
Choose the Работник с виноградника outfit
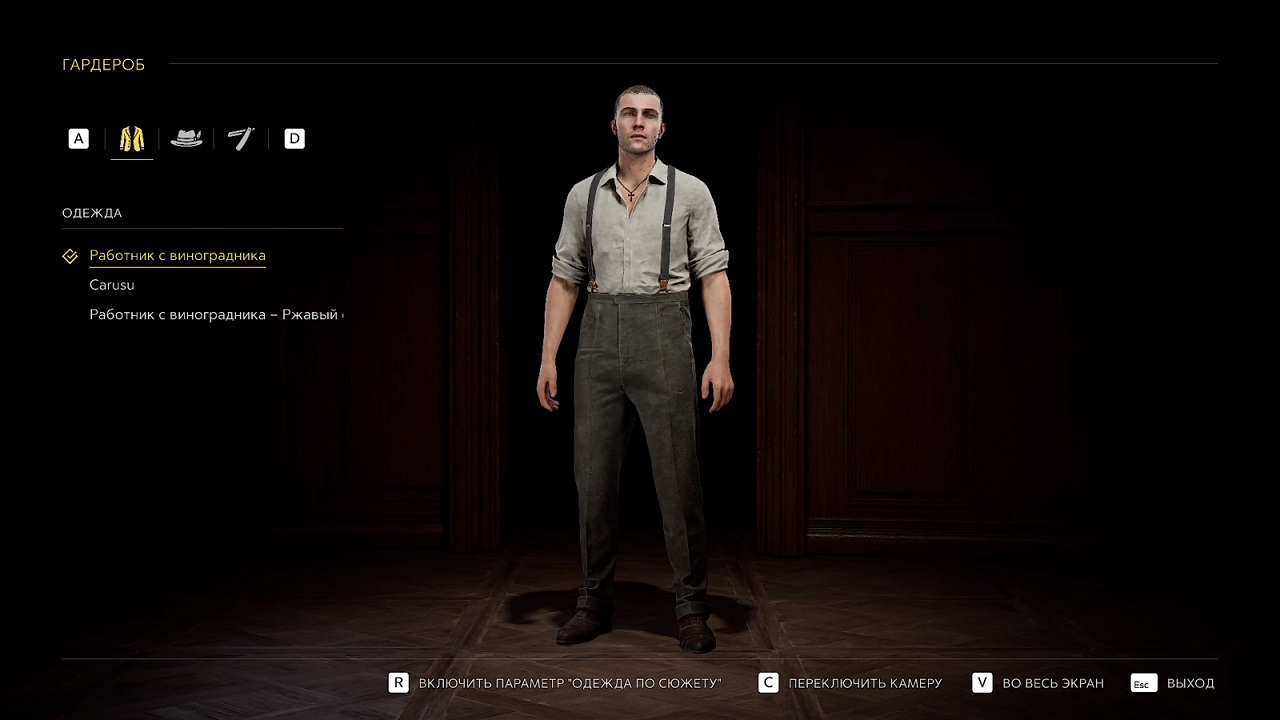pos(177,256)
